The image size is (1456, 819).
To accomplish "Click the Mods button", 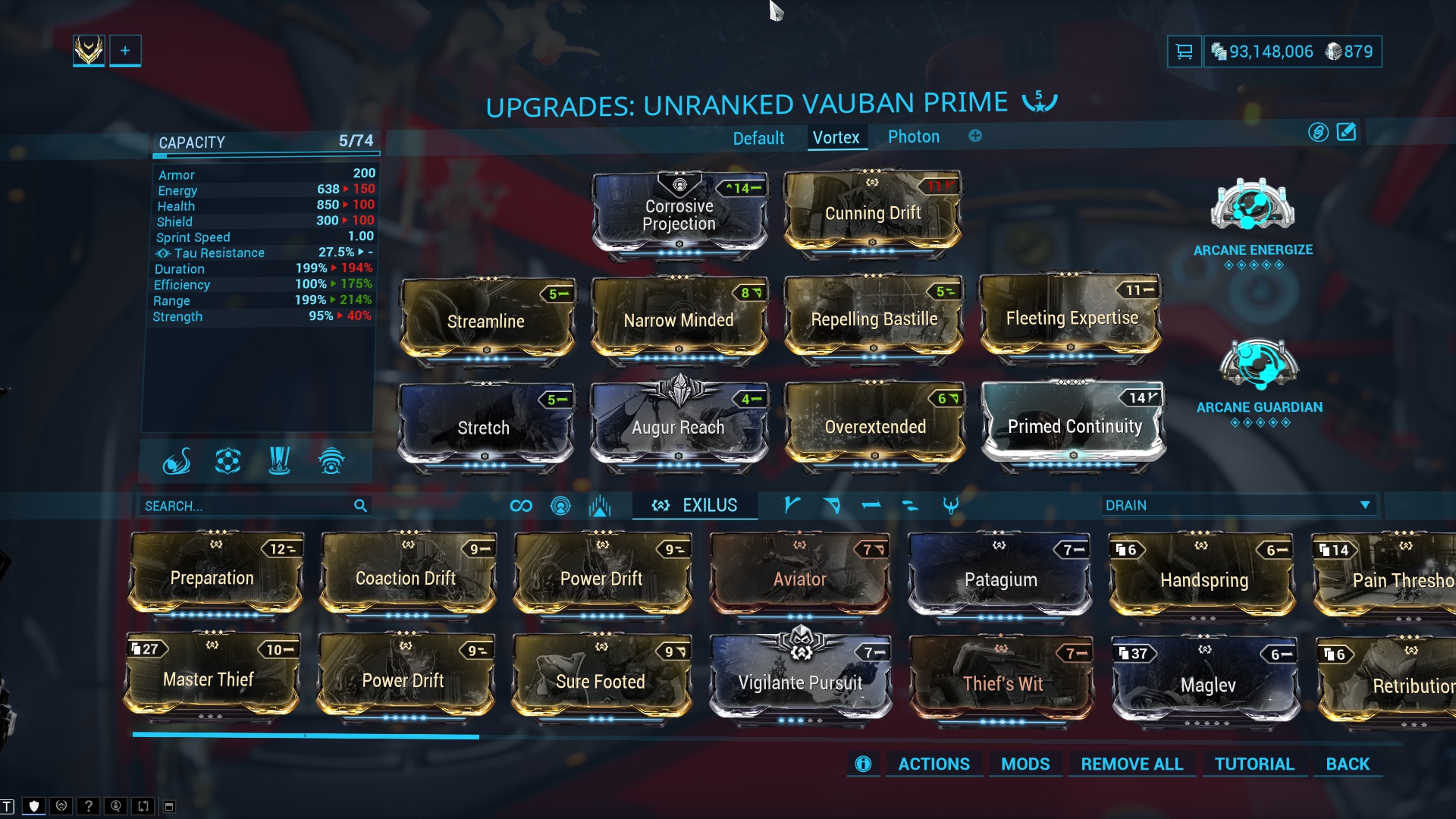I will (x=1025, y=764).
